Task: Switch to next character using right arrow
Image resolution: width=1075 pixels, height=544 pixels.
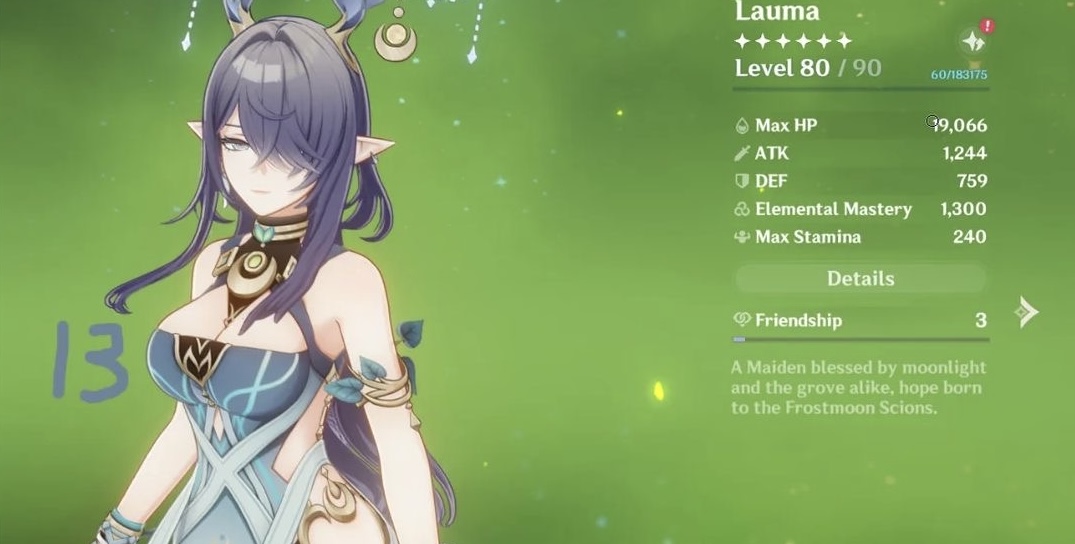Action: pyautogui.click(x=1027, y=313)
